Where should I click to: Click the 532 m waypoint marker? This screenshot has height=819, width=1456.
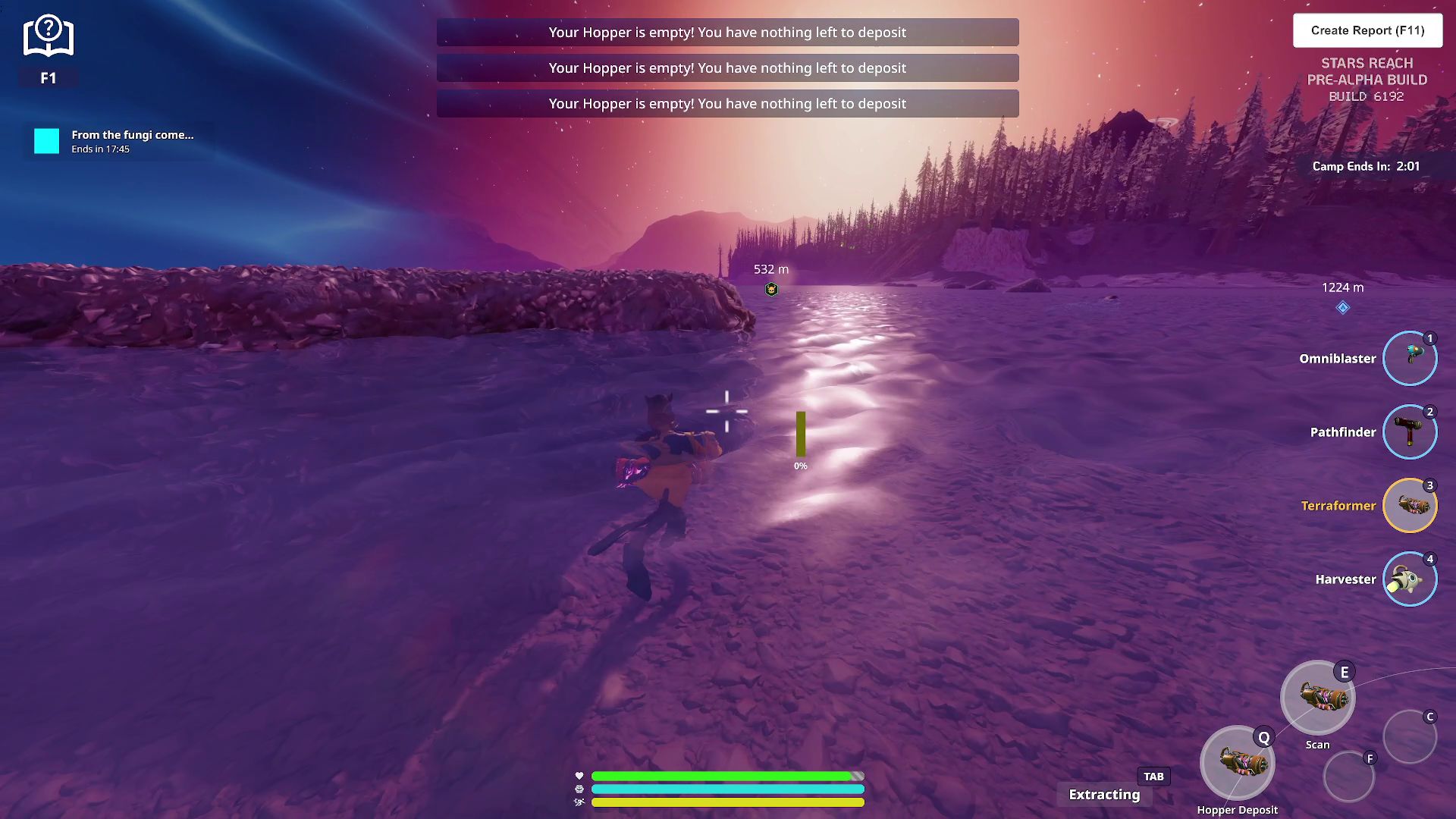pos(771,289)
